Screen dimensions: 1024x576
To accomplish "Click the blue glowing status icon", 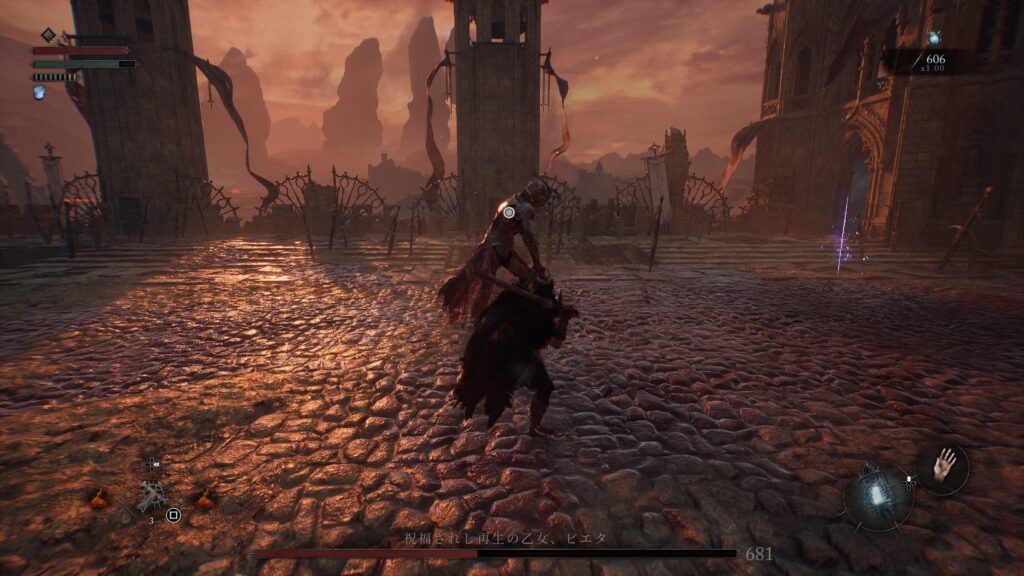I will (x=40, y=92).
